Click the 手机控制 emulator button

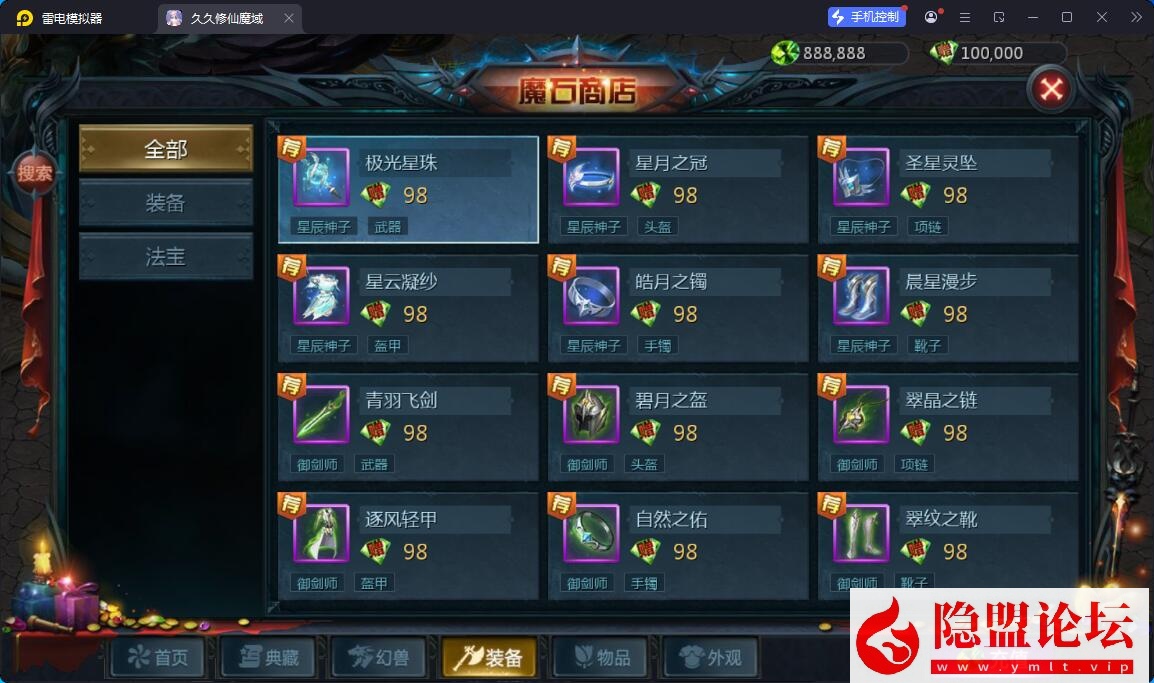click(x=866, y=17)
